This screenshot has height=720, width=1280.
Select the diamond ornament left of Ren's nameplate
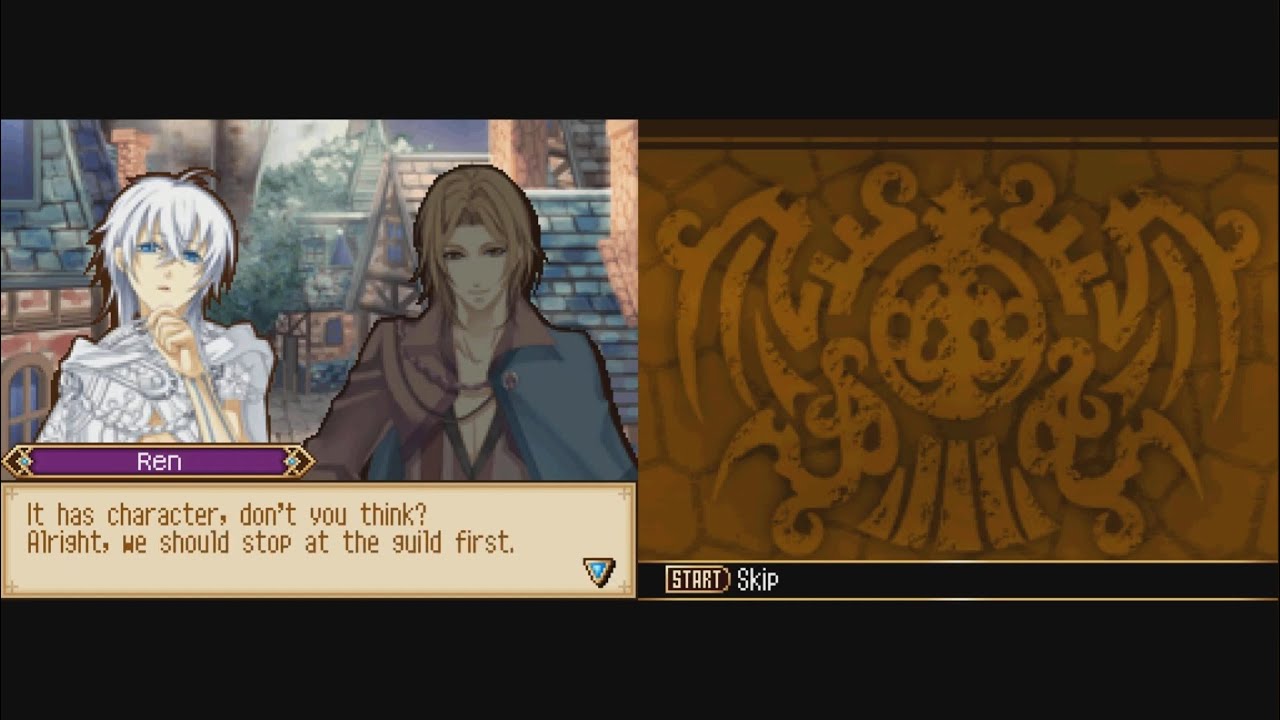point(23,461)
